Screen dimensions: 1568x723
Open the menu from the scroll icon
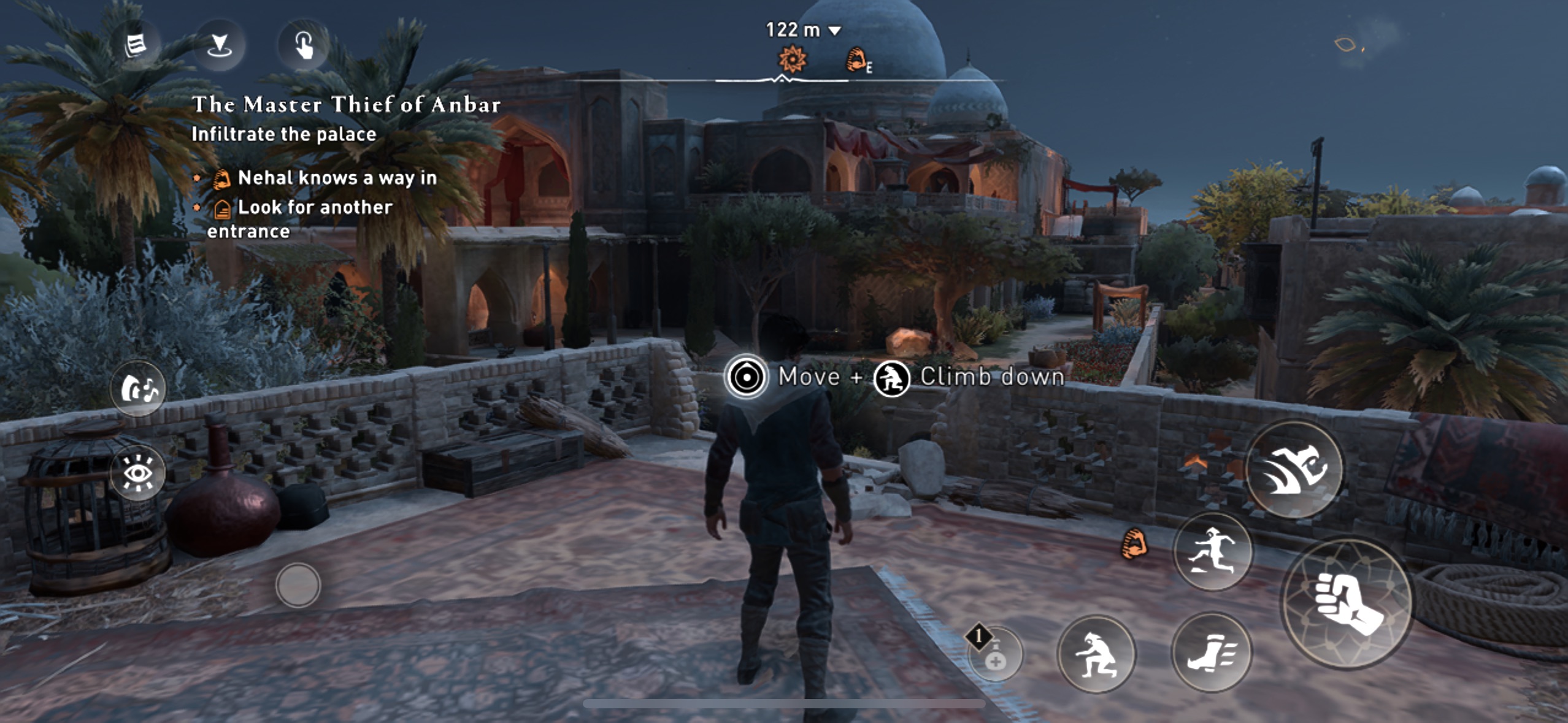[x=136, y=45]
